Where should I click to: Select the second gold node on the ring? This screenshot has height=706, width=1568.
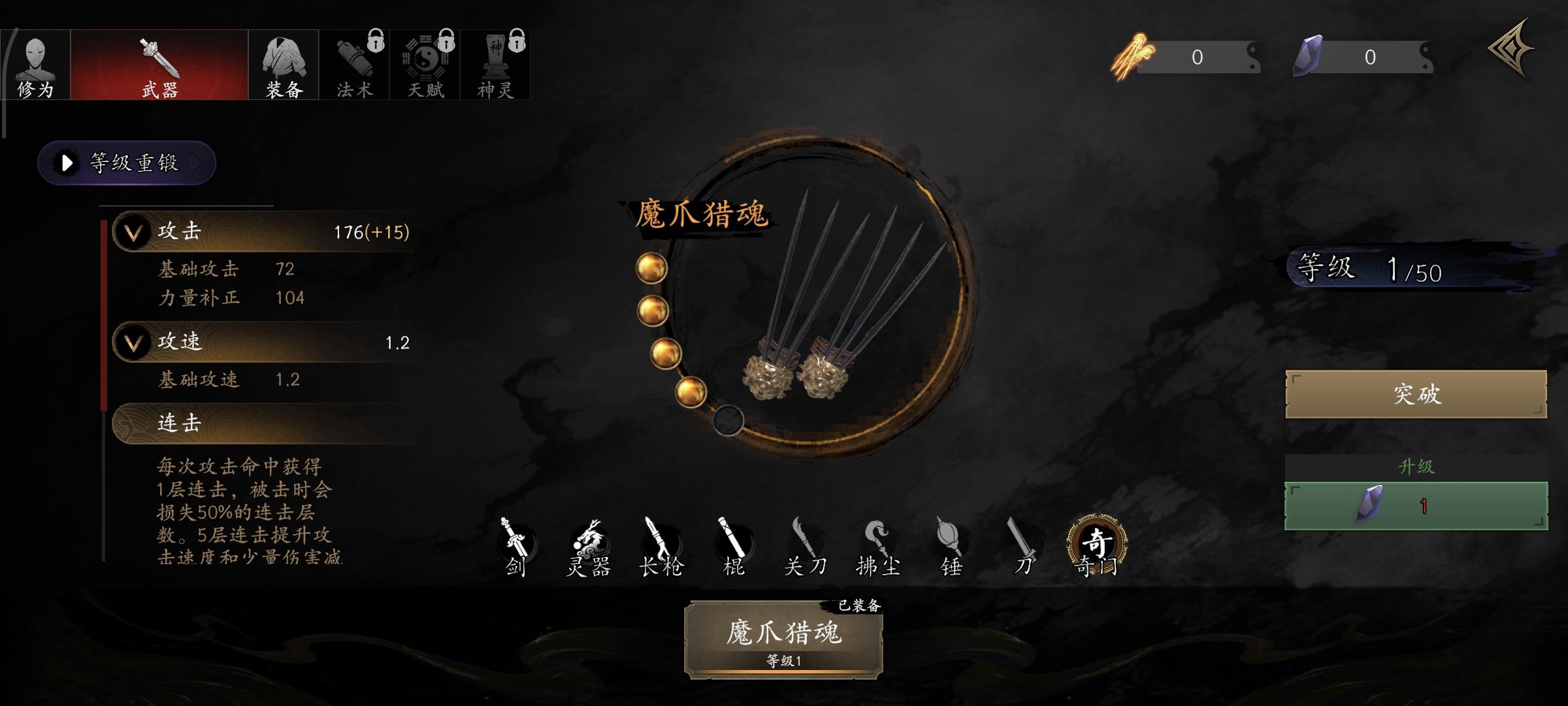click(x=651, y=312)
